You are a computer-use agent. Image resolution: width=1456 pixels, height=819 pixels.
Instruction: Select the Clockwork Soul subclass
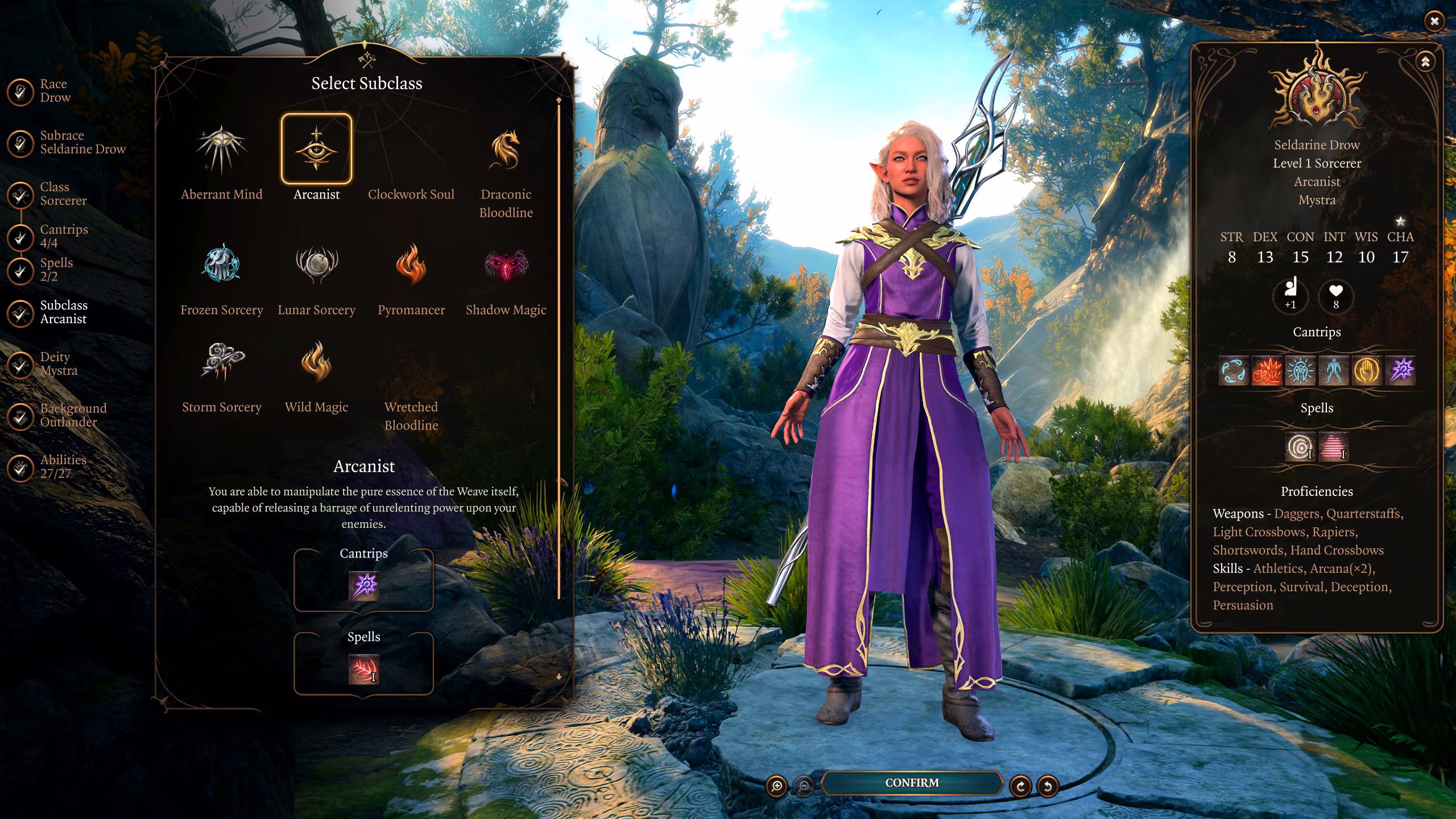click(x=411, y=171)
